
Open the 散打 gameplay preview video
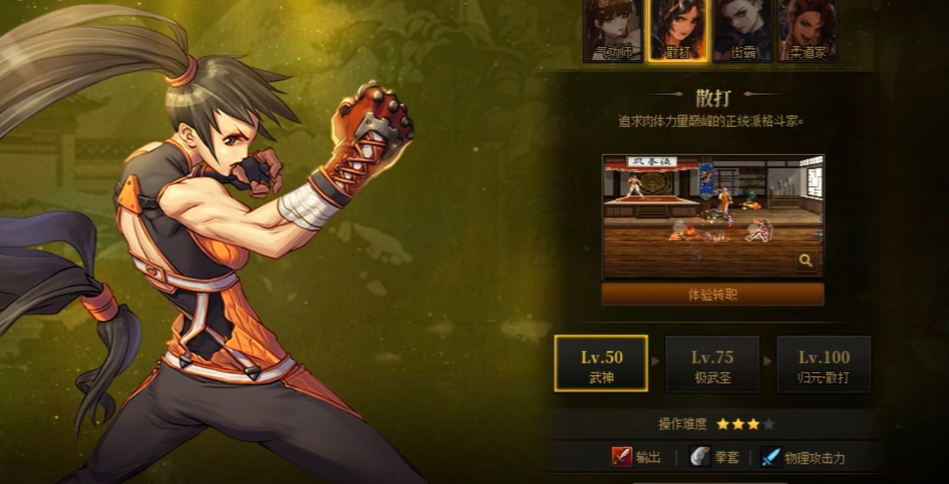[712, 215]
